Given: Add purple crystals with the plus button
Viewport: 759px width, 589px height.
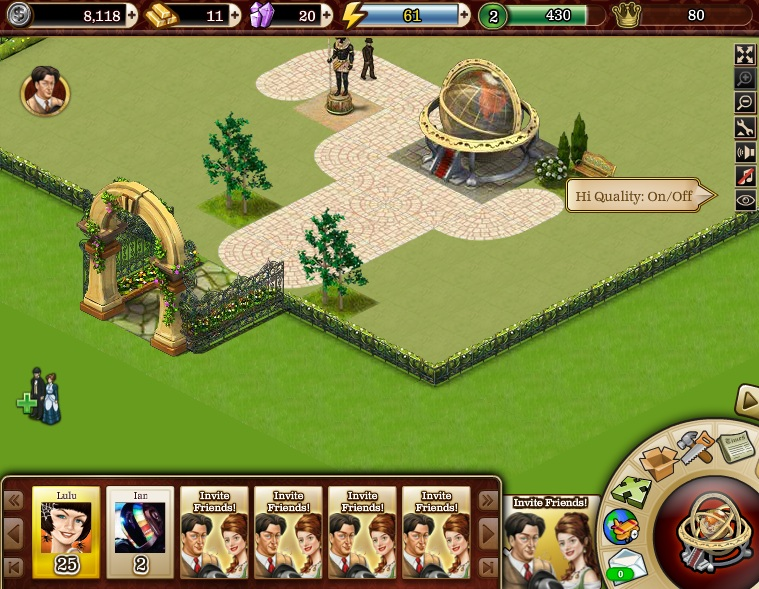Looking at the screenshot, I should tap(327, 15).
